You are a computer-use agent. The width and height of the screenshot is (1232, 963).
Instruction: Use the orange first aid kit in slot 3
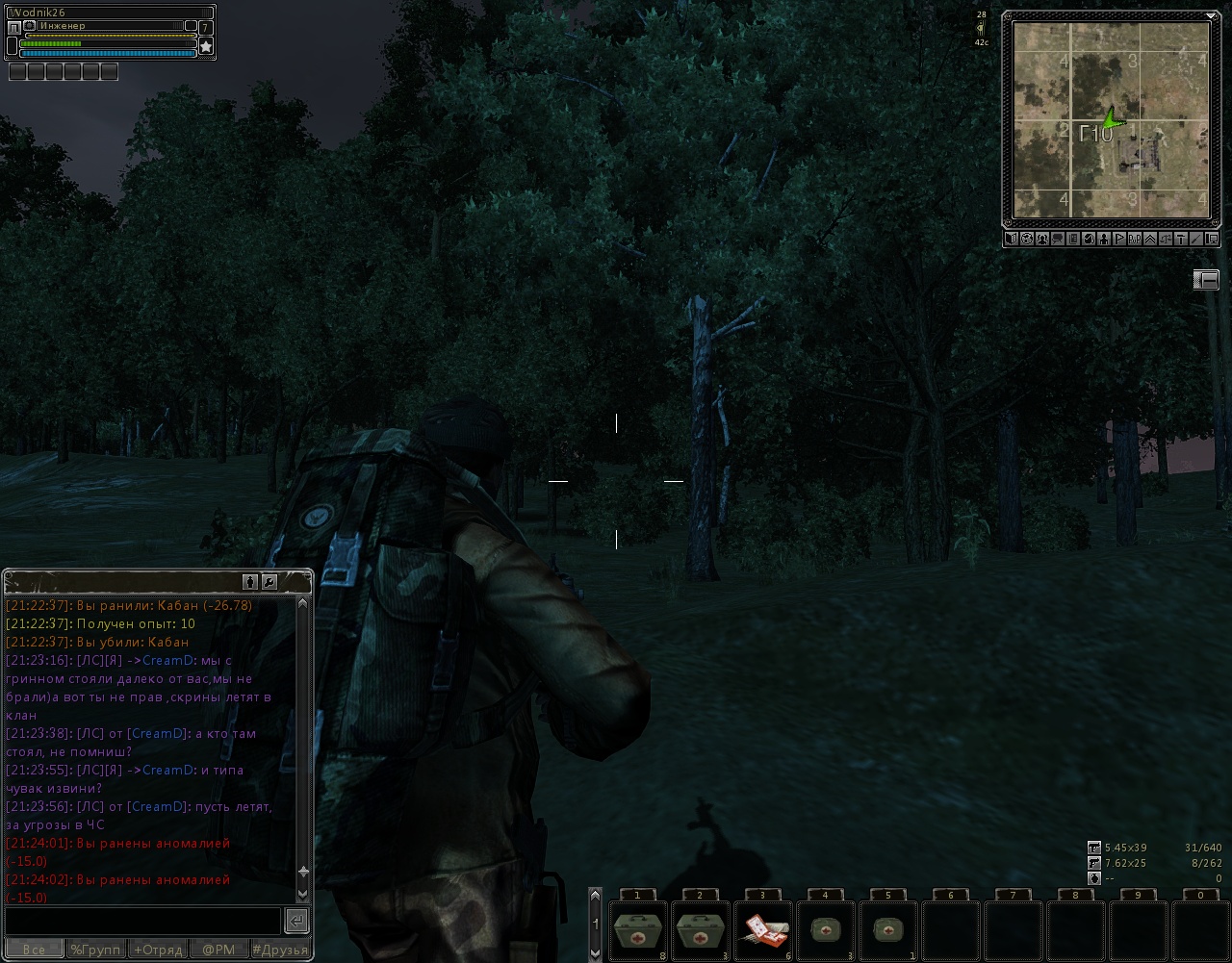coord(762,930)
